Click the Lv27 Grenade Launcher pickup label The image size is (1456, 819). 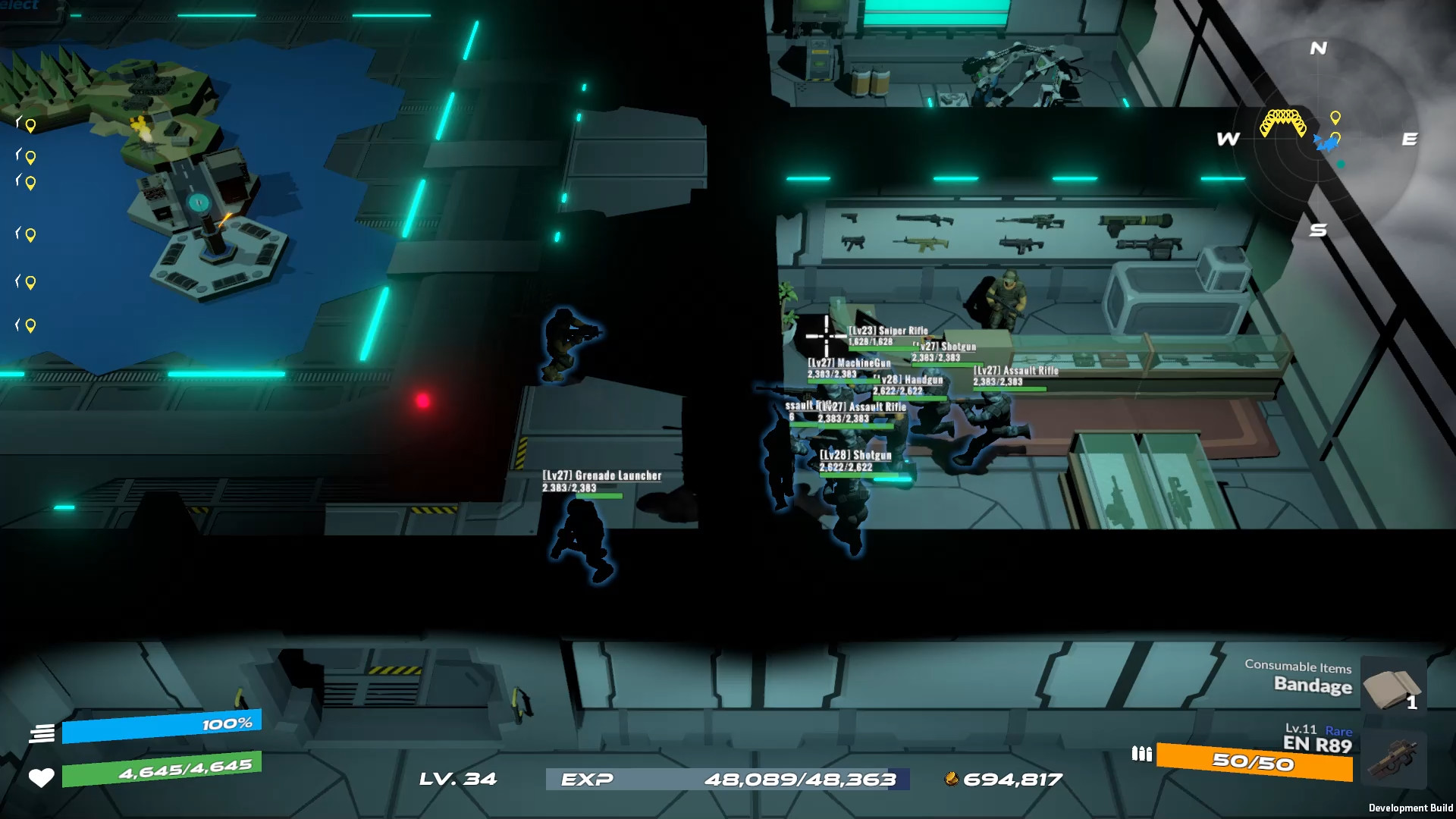click(x=601, y=475)
